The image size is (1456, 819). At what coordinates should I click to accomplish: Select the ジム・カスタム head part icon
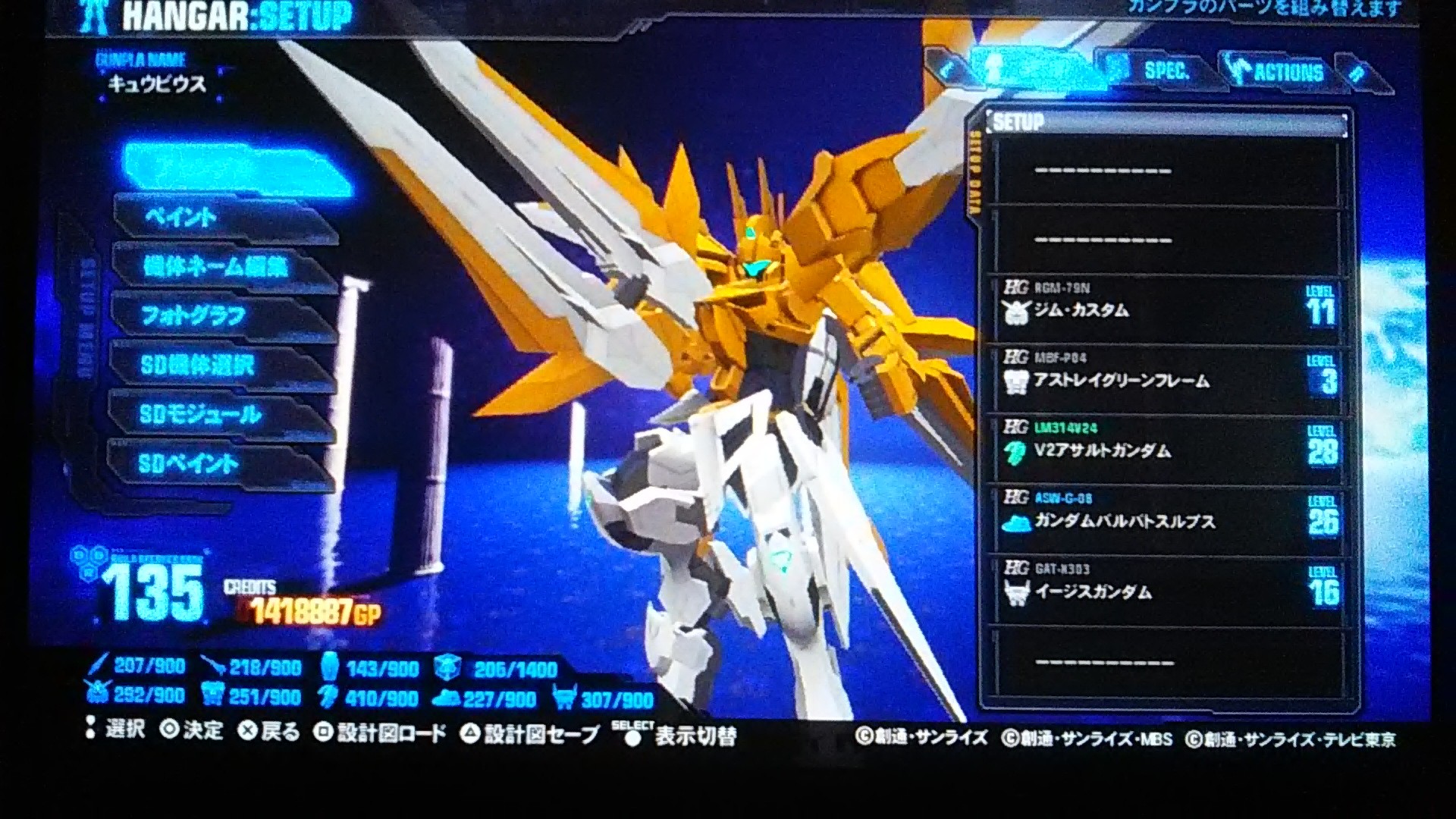coord(1014,312)
